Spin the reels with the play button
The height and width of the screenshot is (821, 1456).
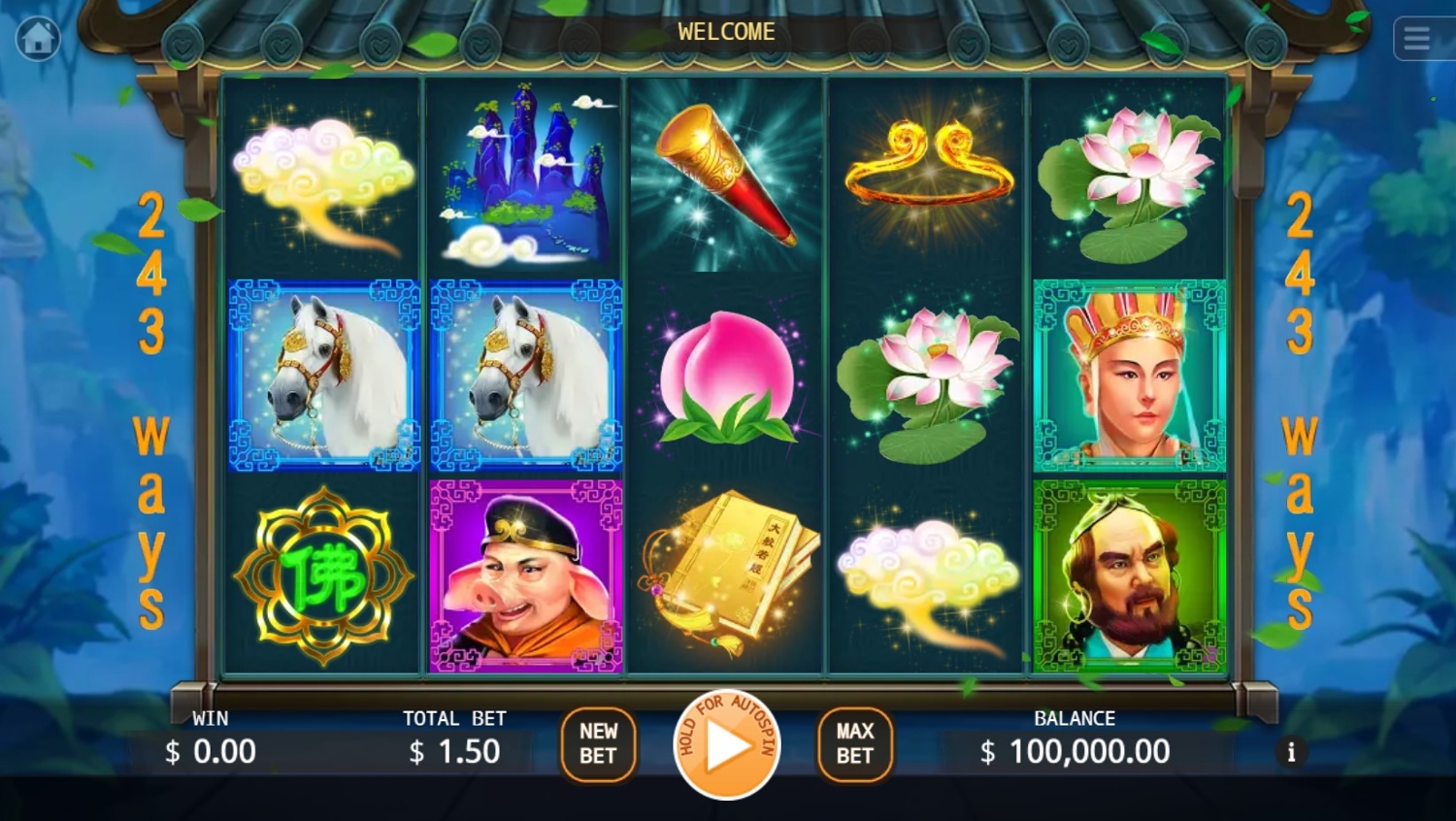[x=727, y=745]
